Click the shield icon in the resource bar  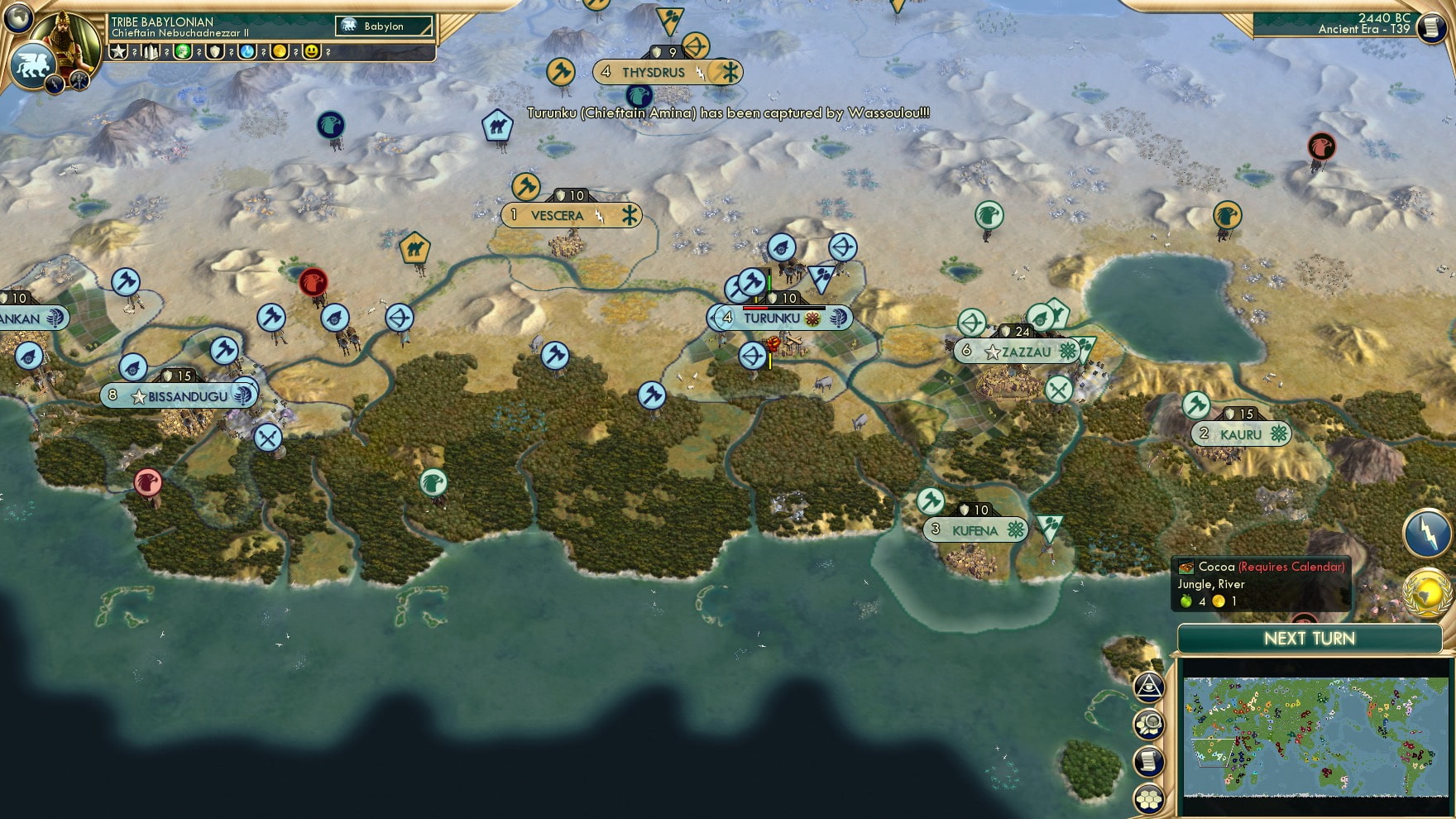click(214, 51)
